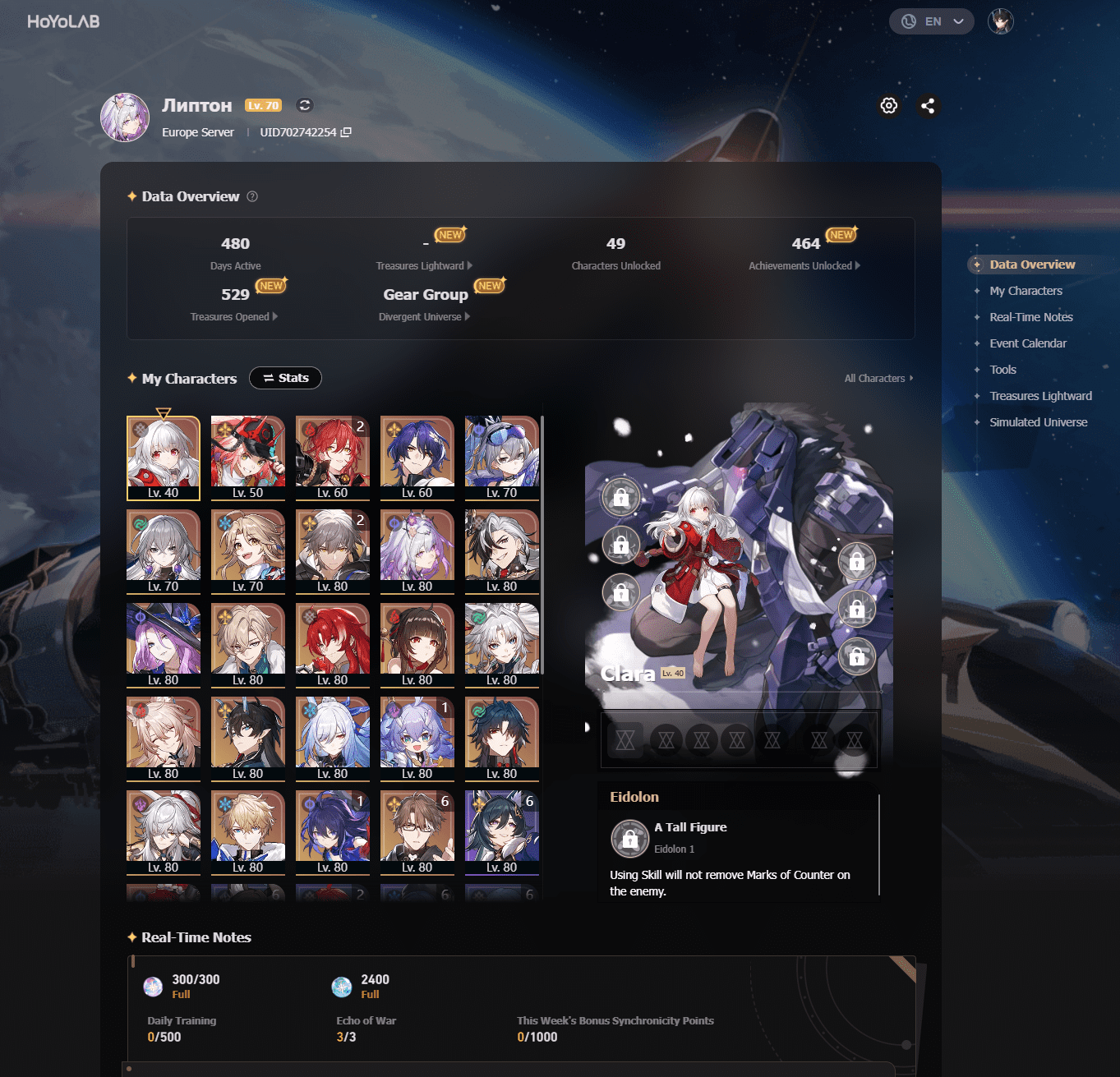Click the refresh icon beside Липтон's level badge
Viewport: 1120px width, 1077px height.
pos(304,105)
